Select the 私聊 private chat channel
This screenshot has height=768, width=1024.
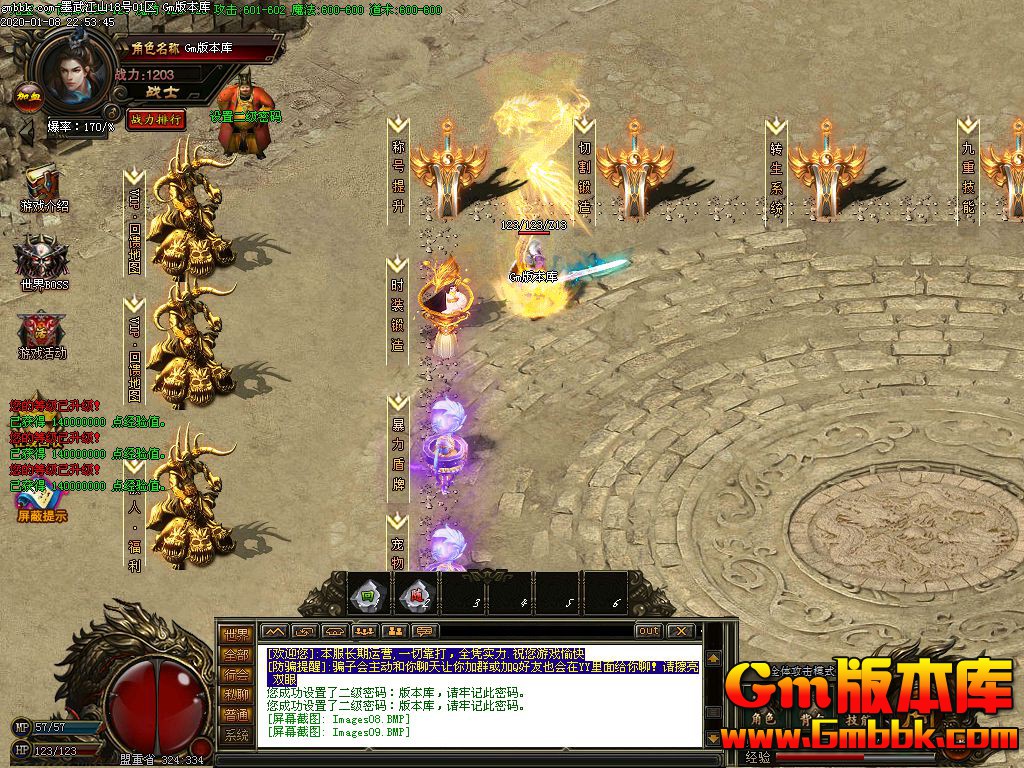point(236,694)
